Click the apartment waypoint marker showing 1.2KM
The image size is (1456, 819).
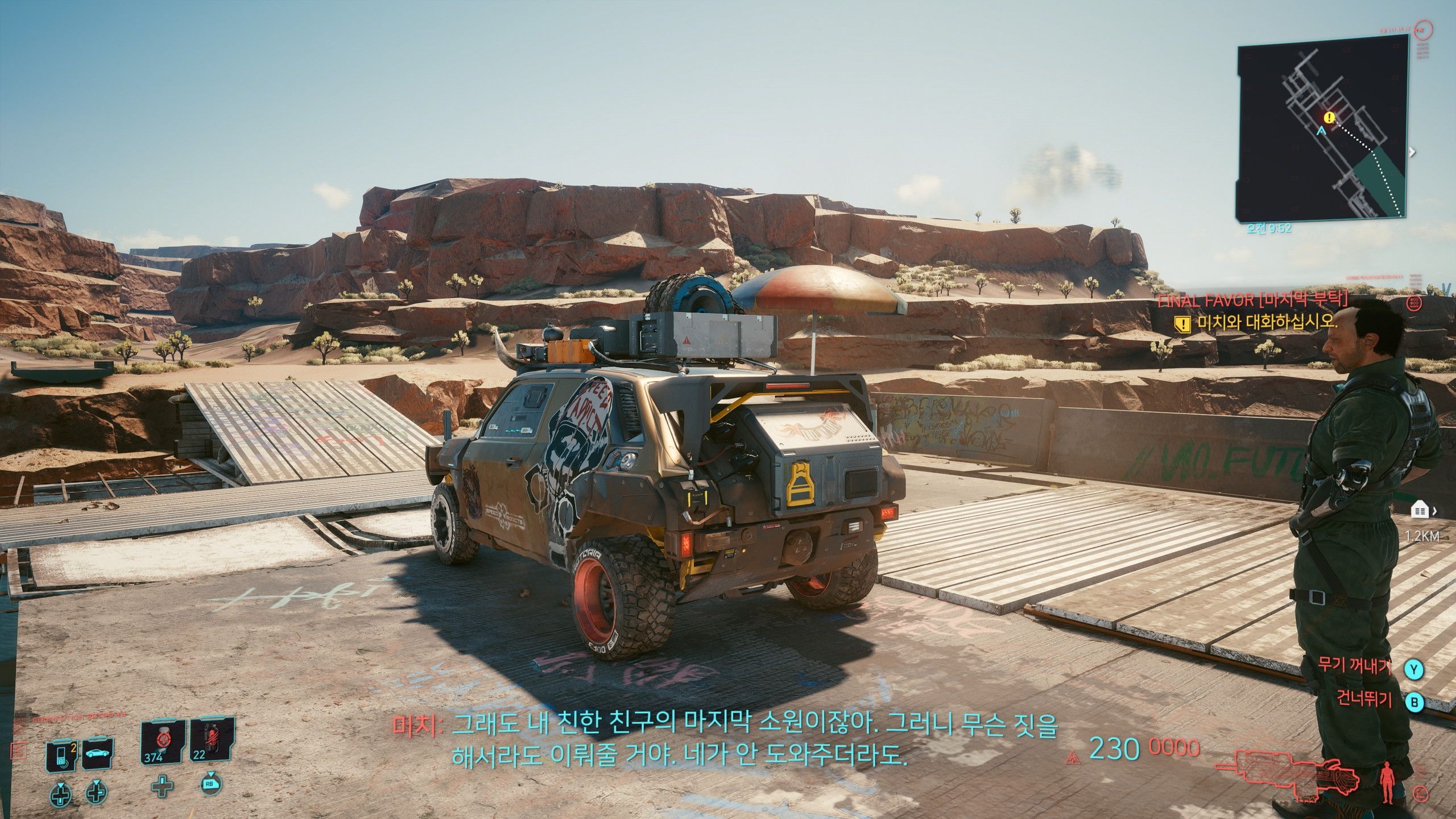pos(1420,511)
